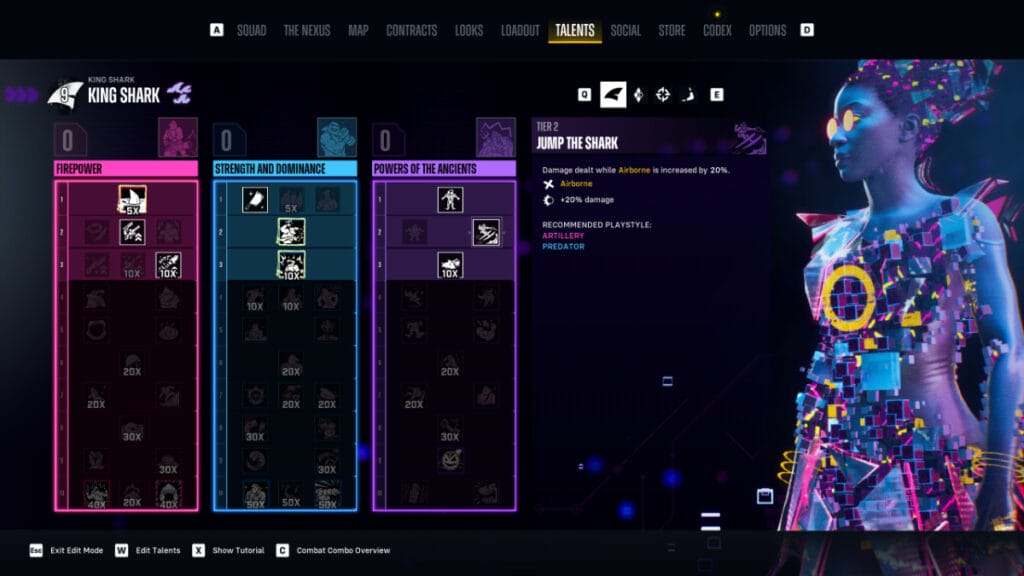Choose the Powers of the Ancients header
The height and width of the screenshot is (576, 1024).
click(x=444, y=169)
